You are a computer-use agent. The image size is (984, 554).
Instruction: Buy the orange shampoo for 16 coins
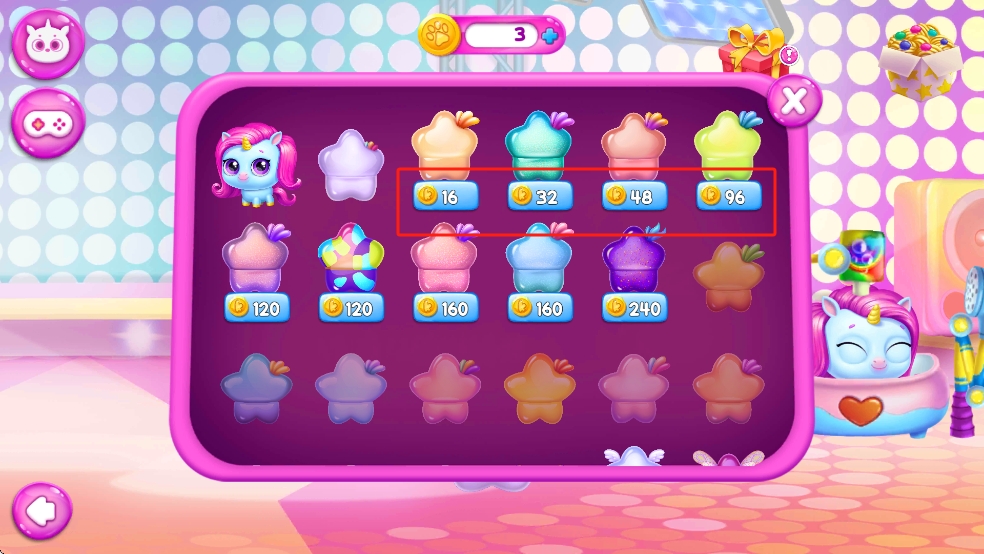pos(445,196)
